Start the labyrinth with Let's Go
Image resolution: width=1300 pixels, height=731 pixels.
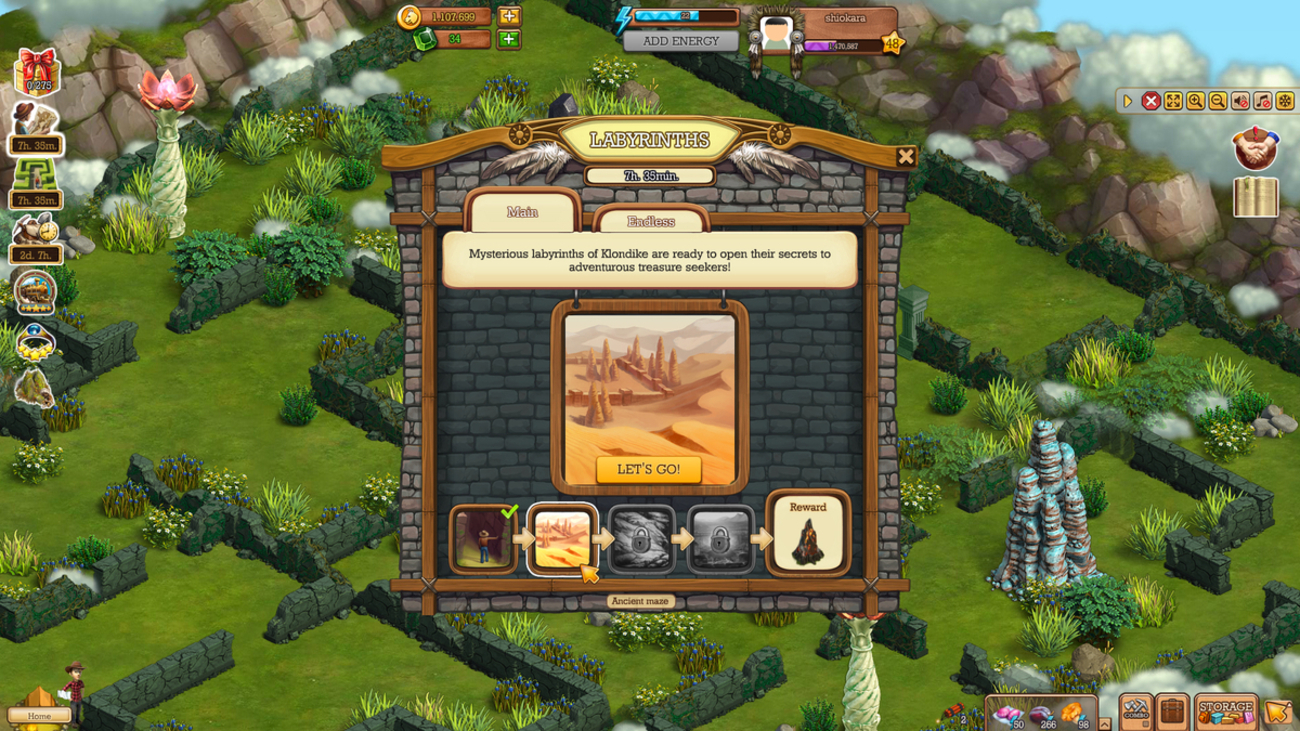point(648,469)
